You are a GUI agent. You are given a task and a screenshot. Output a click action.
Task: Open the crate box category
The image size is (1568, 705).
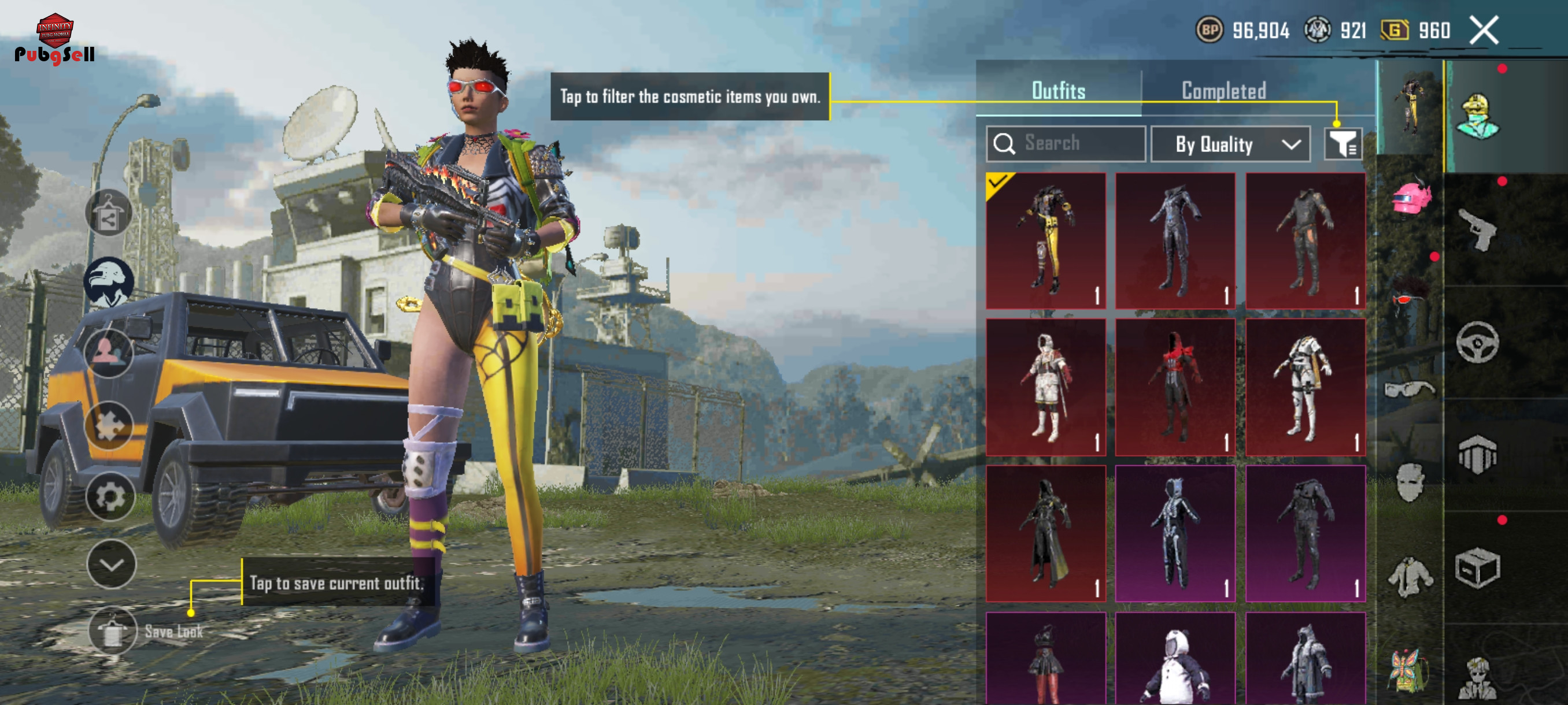[1477, 567]
